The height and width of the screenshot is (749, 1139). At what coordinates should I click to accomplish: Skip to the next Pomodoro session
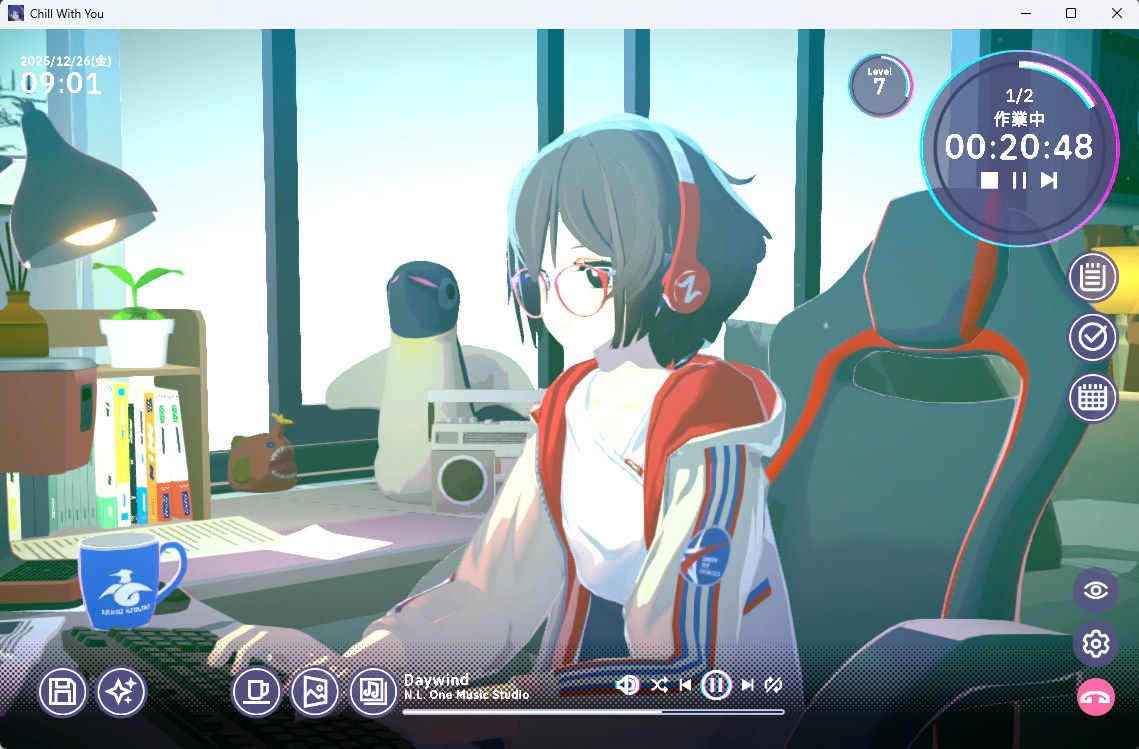tap(1049, 180)
